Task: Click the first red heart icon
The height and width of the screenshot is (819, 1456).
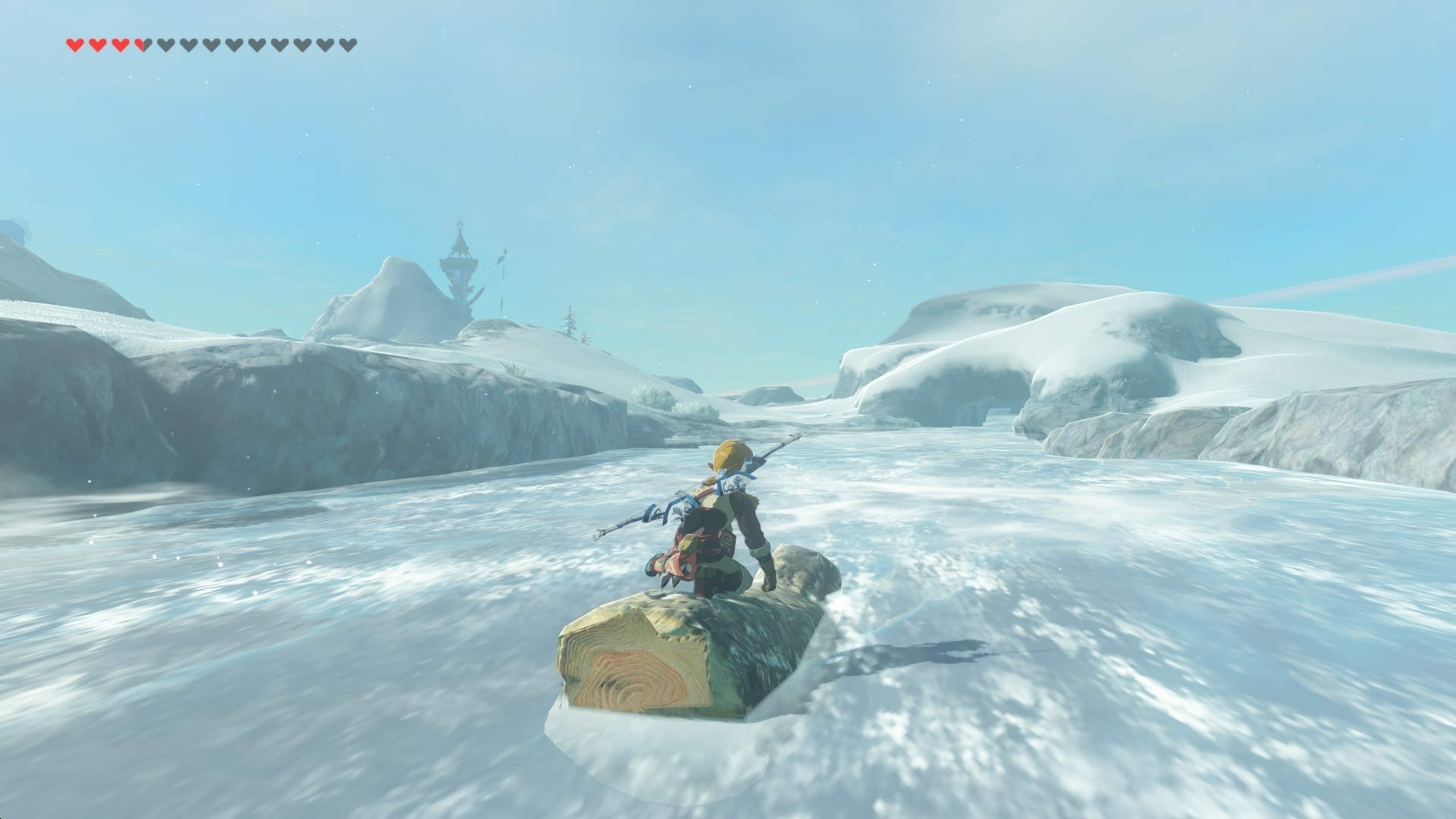Action: [x=75, y=44]
